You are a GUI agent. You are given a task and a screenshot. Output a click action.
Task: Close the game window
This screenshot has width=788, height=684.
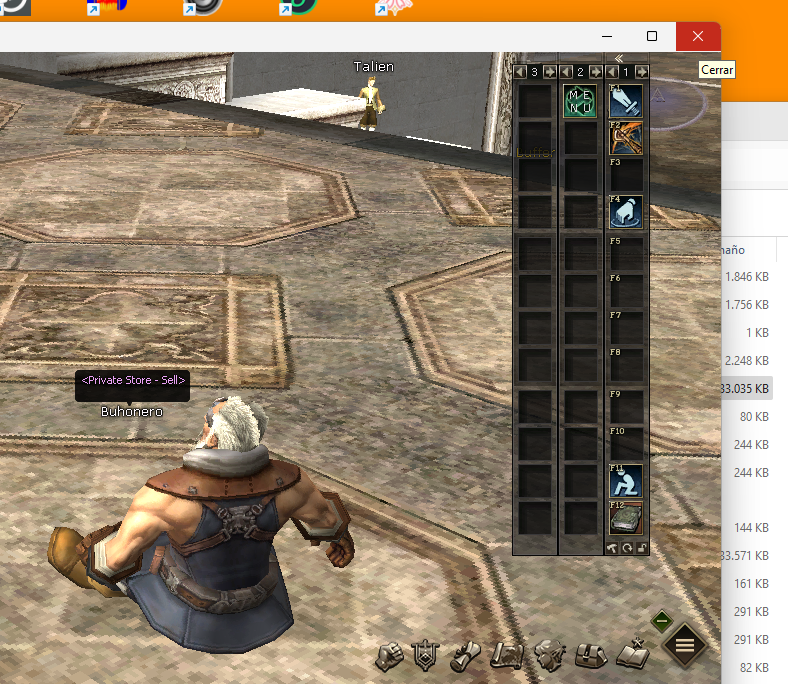pos(698,36)
